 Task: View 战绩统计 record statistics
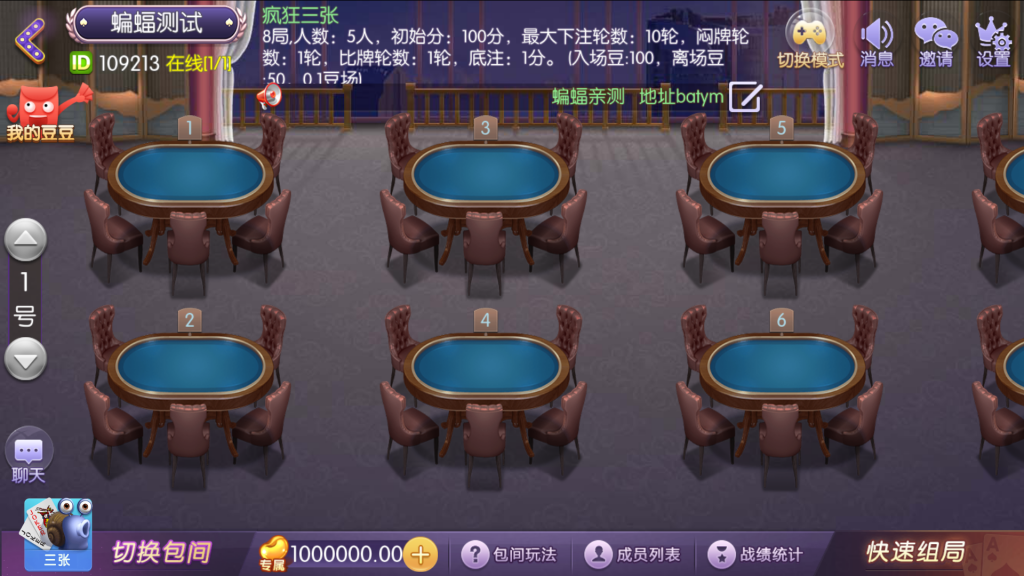coord(757,554)
